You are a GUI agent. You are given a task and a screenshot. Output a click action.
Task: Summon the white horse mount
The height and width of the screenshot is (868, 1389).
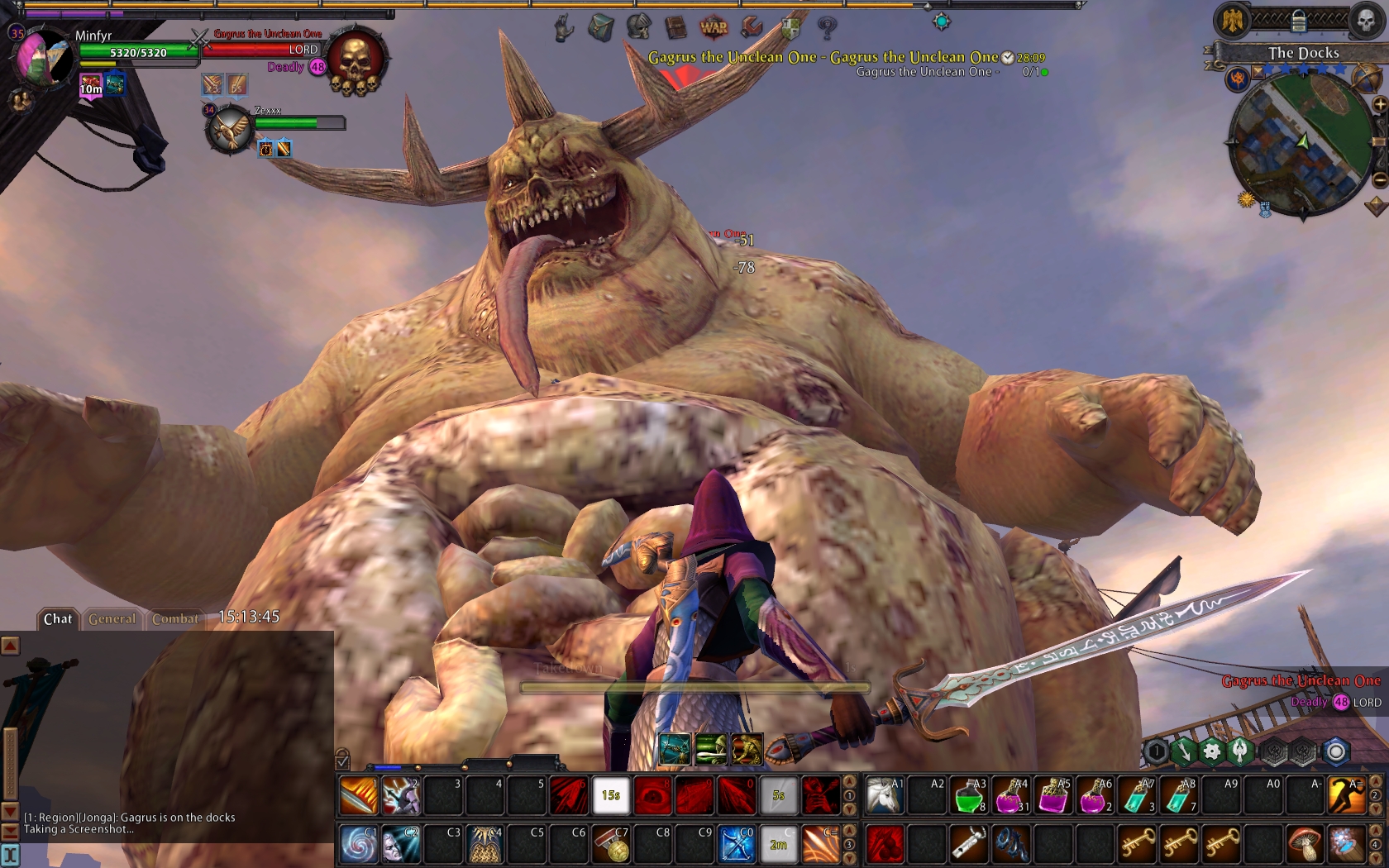point(884,796)
